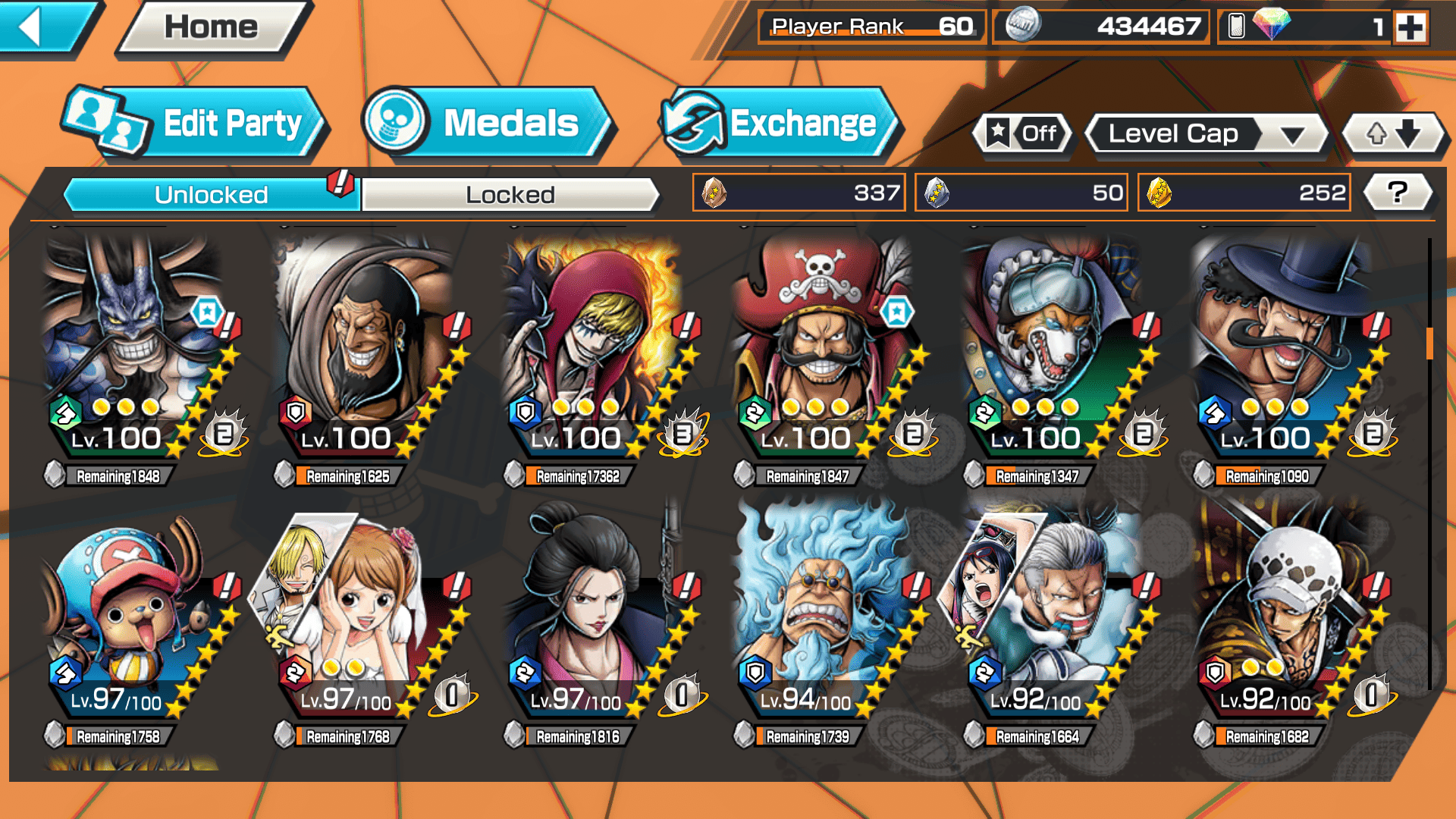Switch to the Unlocked tab
This screenshot has width=1456, height=819.
pyautogui.click(x=210, y=195)
